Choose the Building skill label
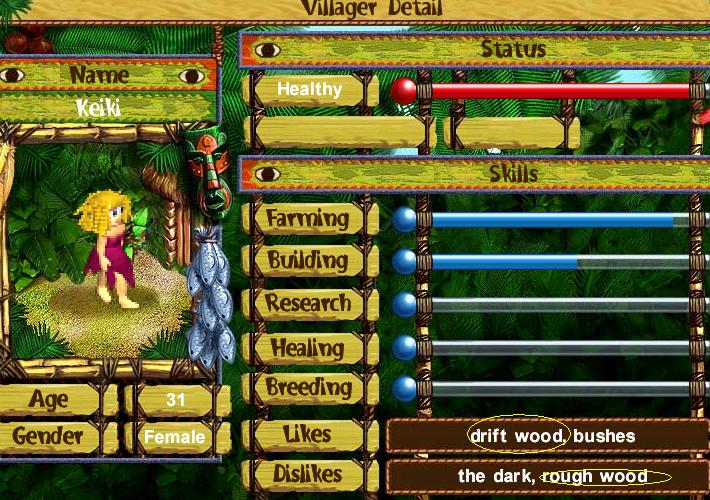Screen dimensions: 710x500 coord(308,261)
